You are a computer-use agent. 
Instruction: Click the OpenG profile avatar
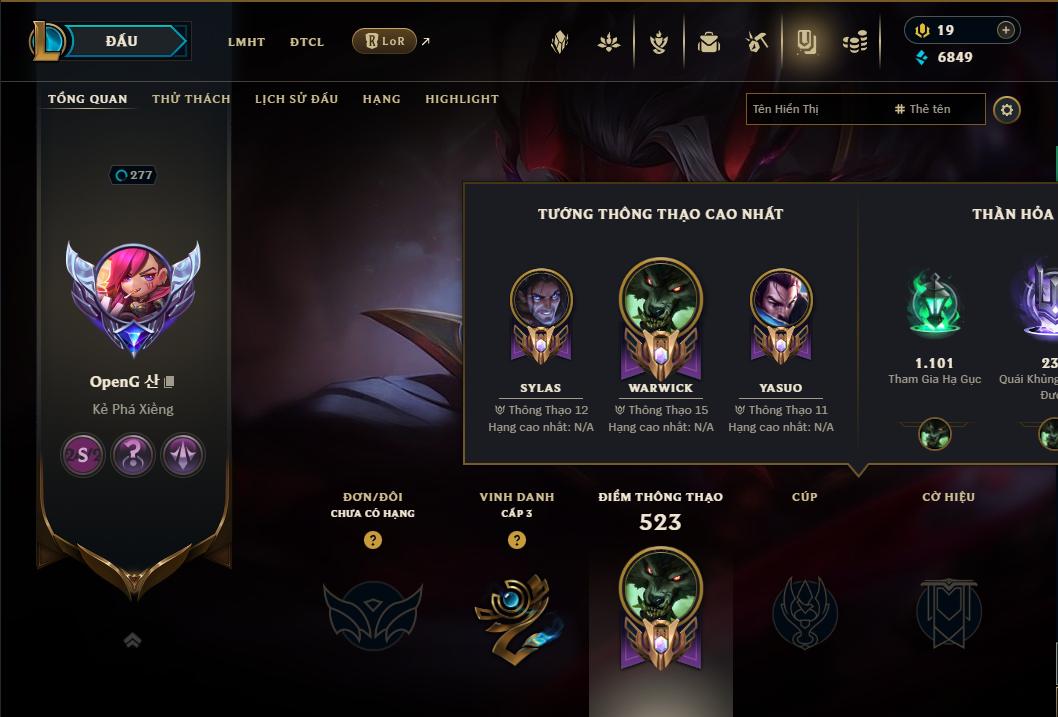pos(133,290)
